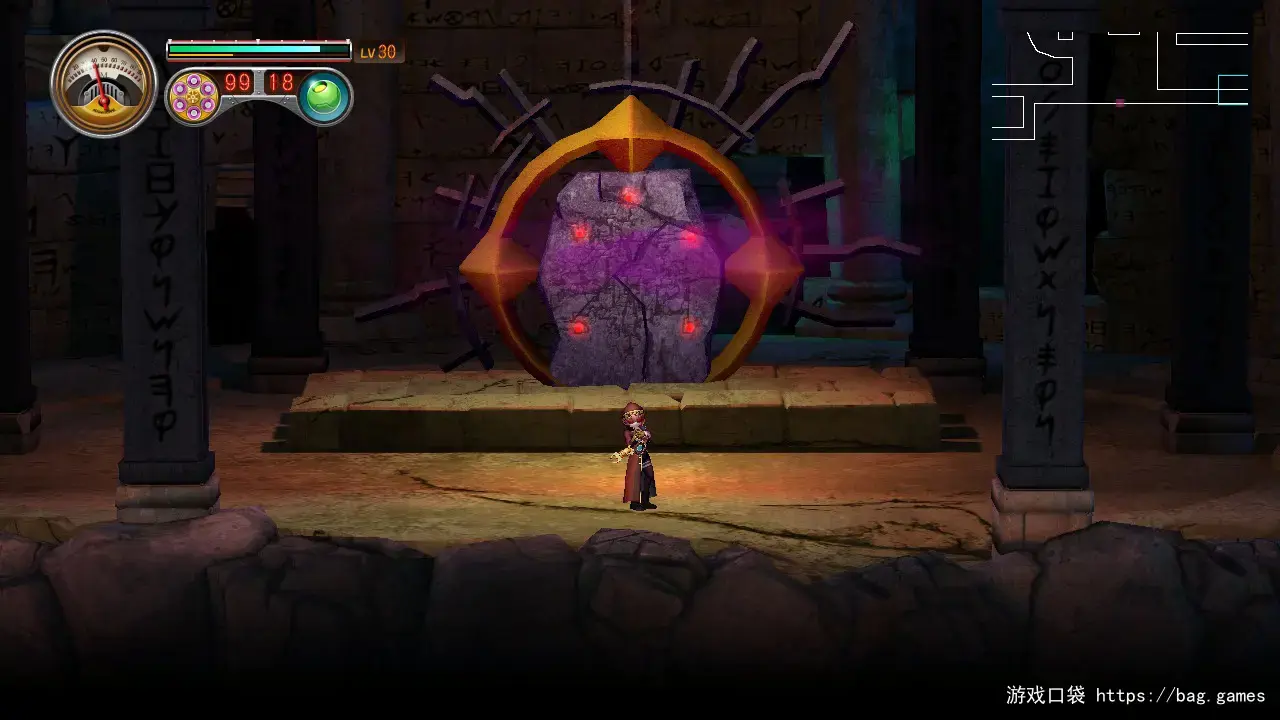The image size is (1280, 720).
Task: Click the revolver cylinder ammo icon
Action: (194, 97)
